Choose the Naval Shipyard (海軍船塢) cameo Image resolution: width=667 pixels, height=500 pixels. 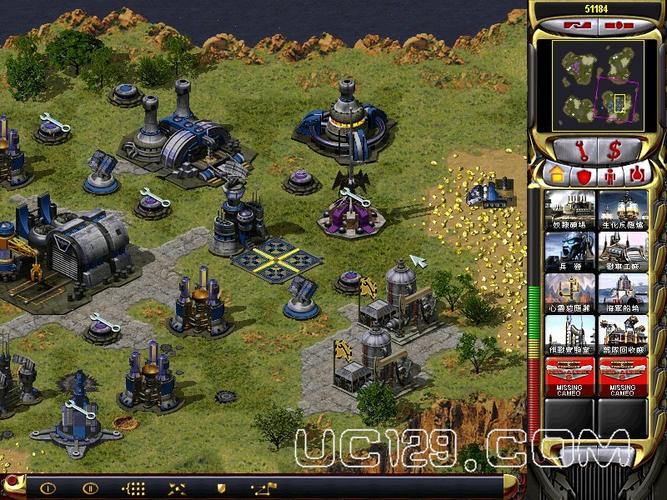(x=622, y=294)
